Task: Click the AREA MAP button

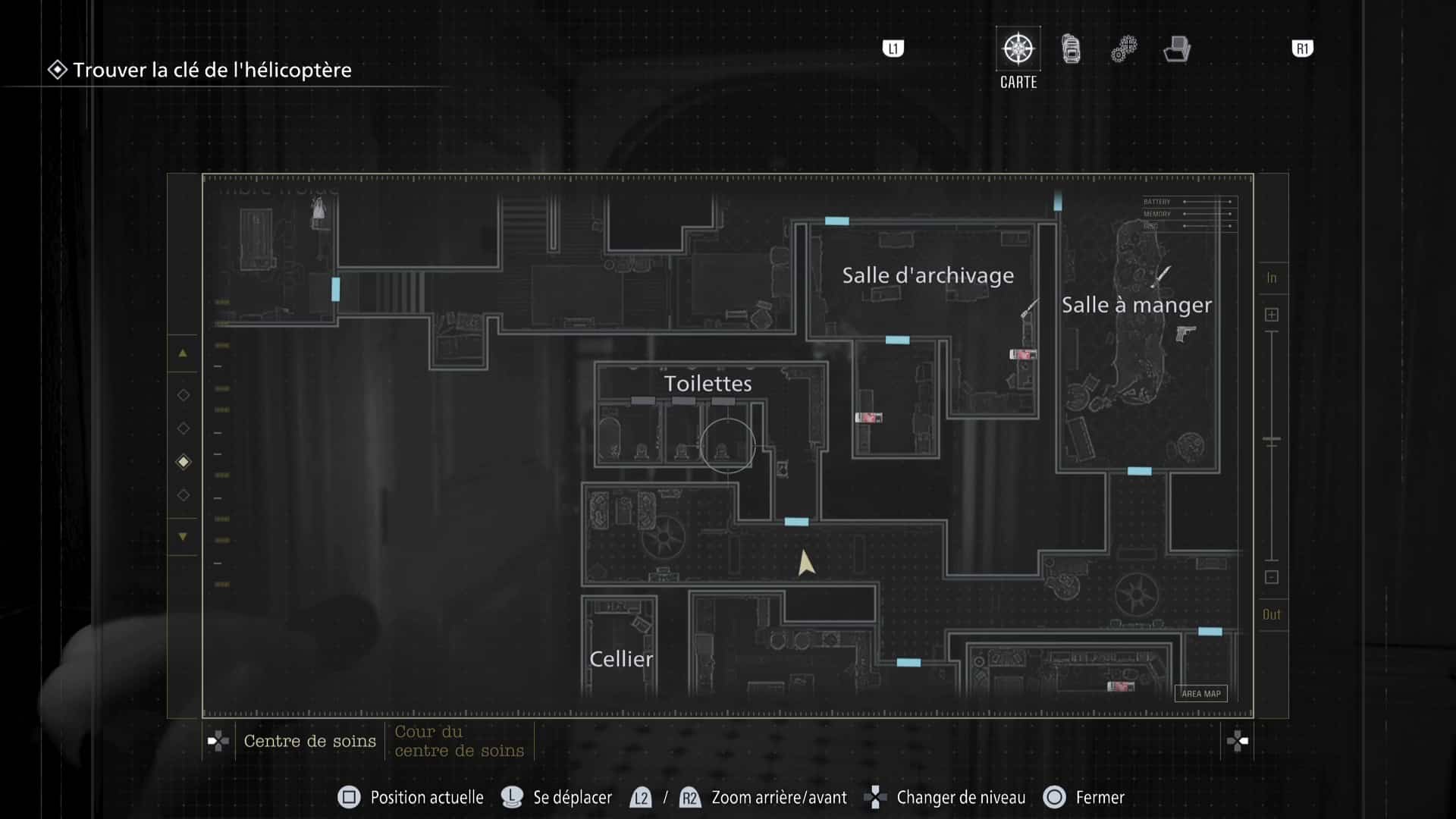Action: [x=1201, y=693]
